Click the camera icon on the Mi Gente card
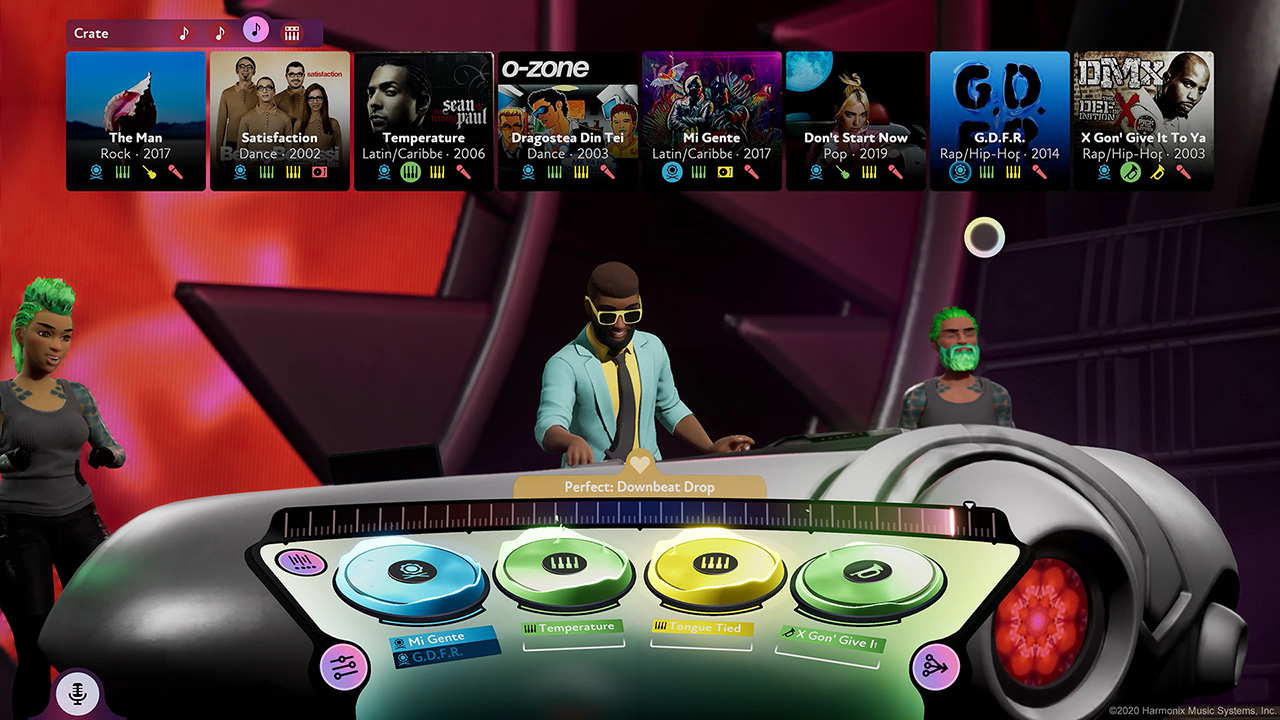Image resolution: width=1280 pixels, height=720 pixels. pyautogui.click(x=725, y=173)
